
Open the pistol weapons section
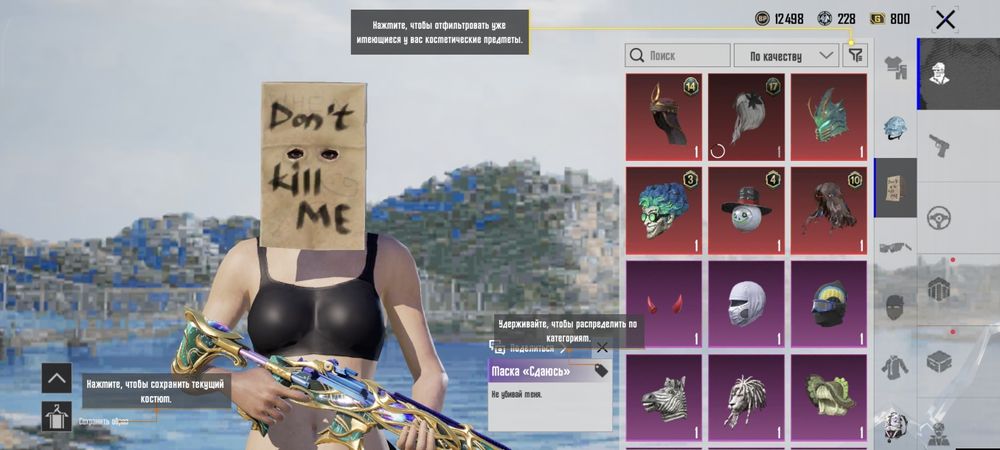coord(938,143)
